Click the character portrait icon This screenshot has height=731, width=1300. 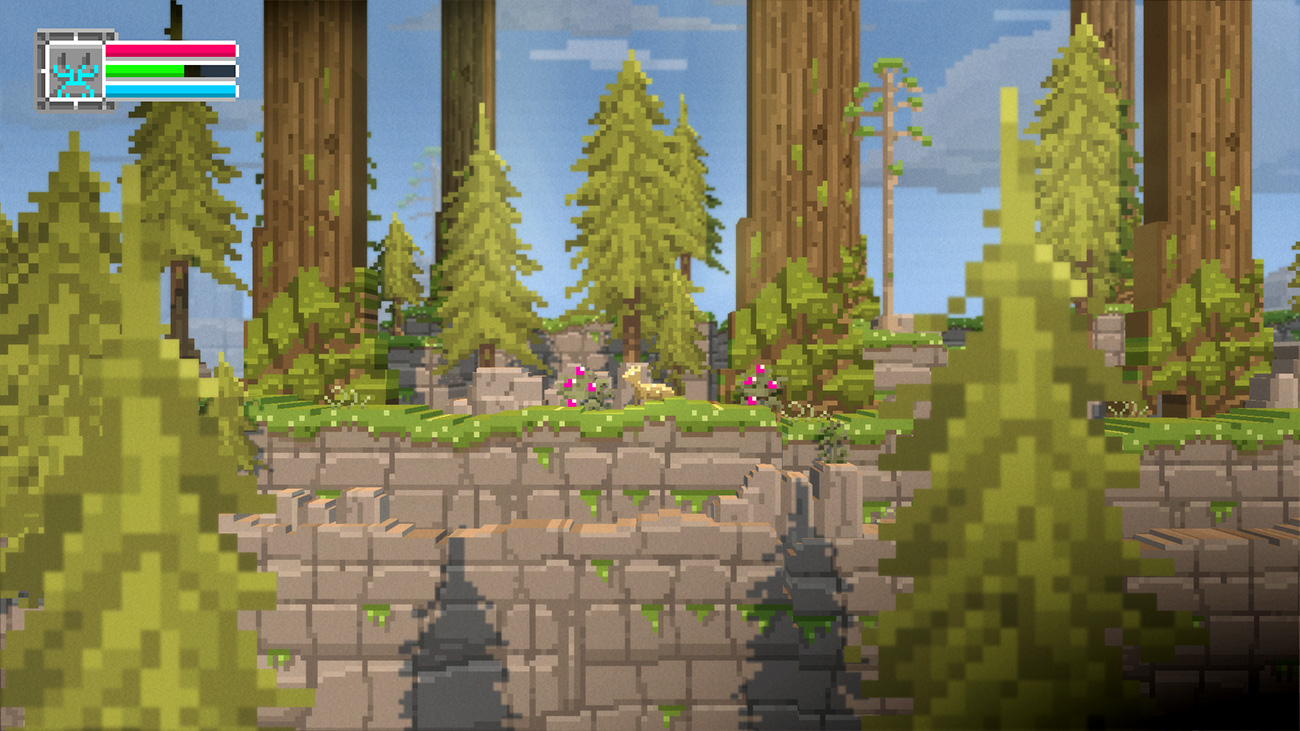point(70,70)
